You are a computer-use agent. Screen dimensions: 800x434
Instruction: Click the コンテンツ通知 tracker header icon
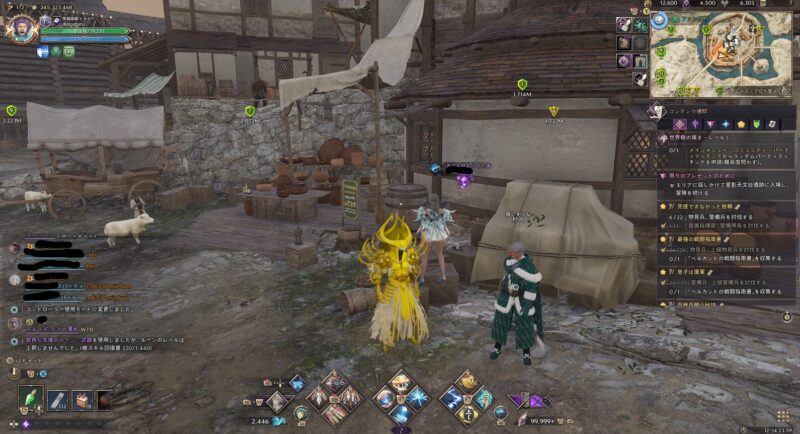[x=658, y=109]
